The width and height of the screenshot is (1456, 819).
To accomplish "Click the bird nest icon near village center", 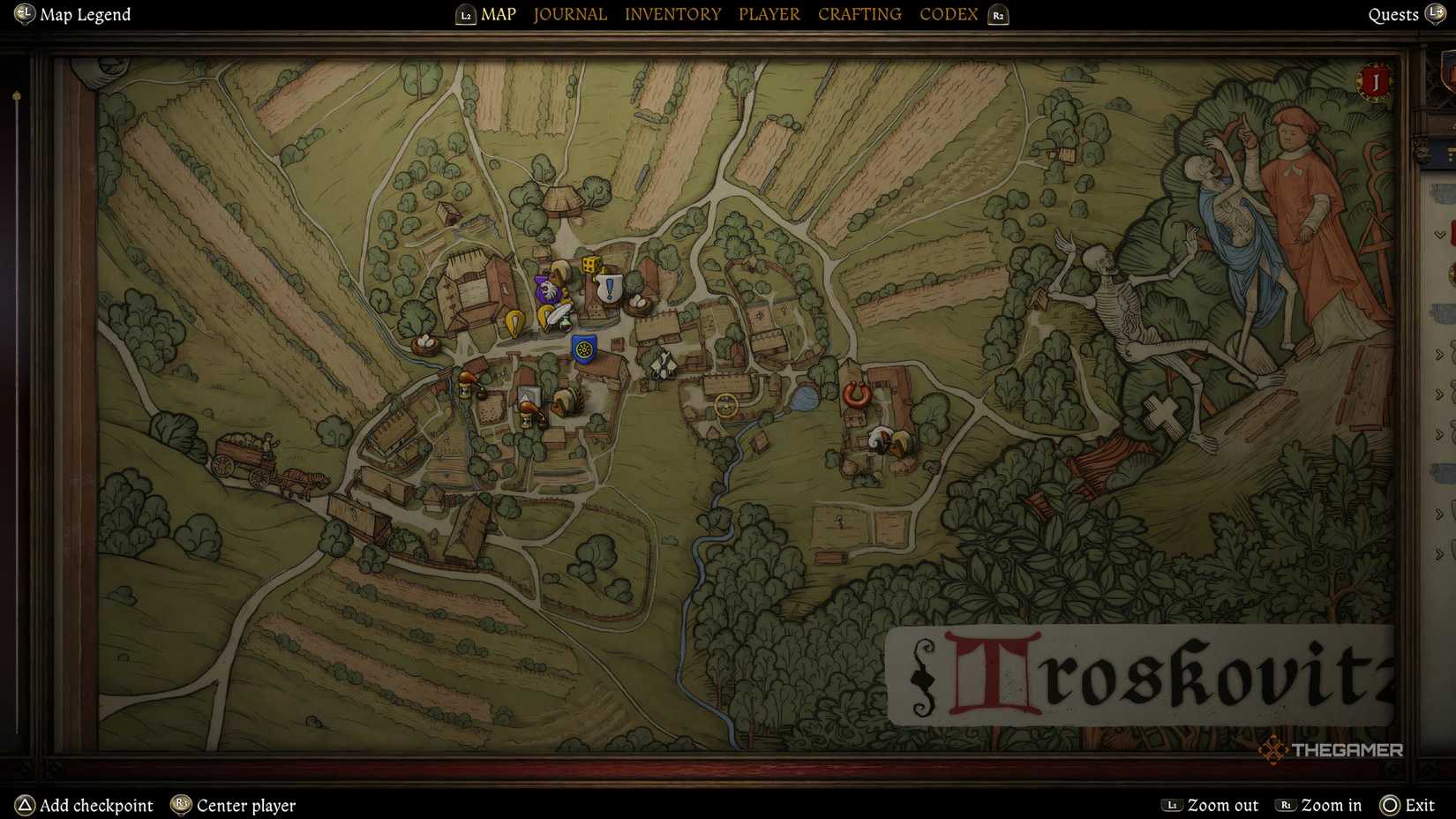I will (x=637, y=304).
